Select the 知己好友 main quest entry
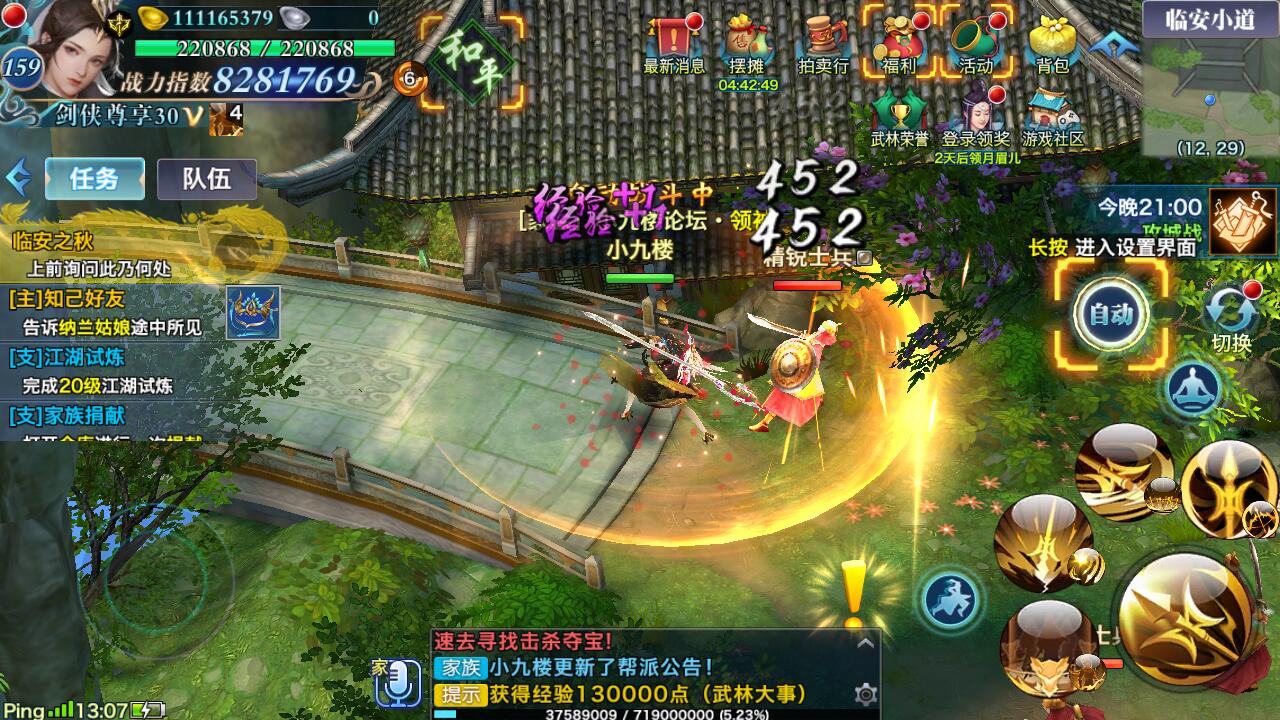 pyautogui.click(x=110, y=312)
